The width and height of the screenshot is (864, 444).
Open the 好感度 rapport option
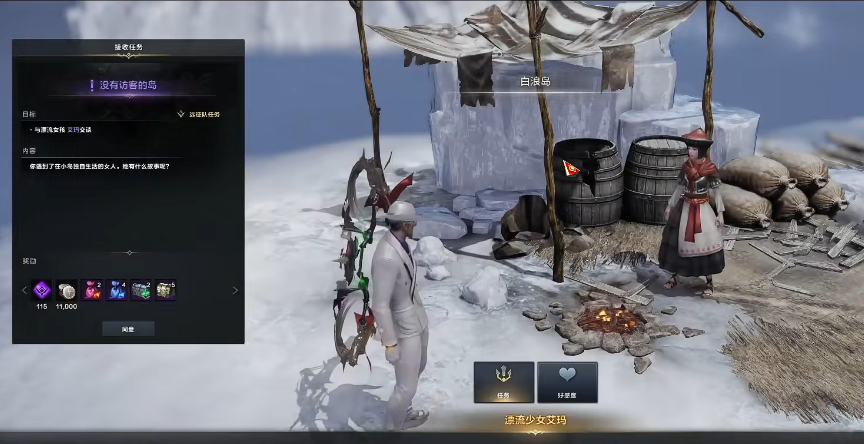coord(567,381)
